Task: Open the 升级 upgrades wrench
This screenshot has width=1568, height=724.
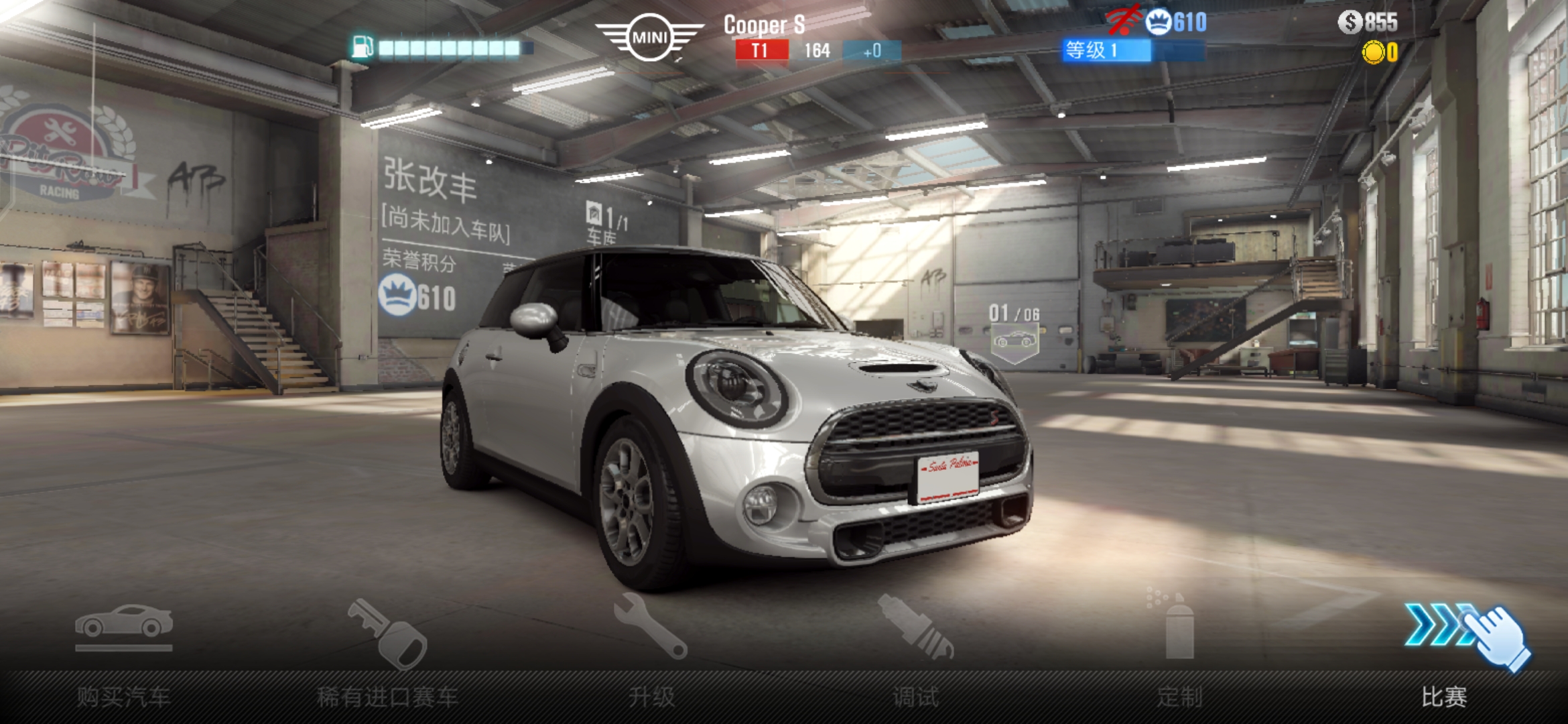Action: coord(651,654)
